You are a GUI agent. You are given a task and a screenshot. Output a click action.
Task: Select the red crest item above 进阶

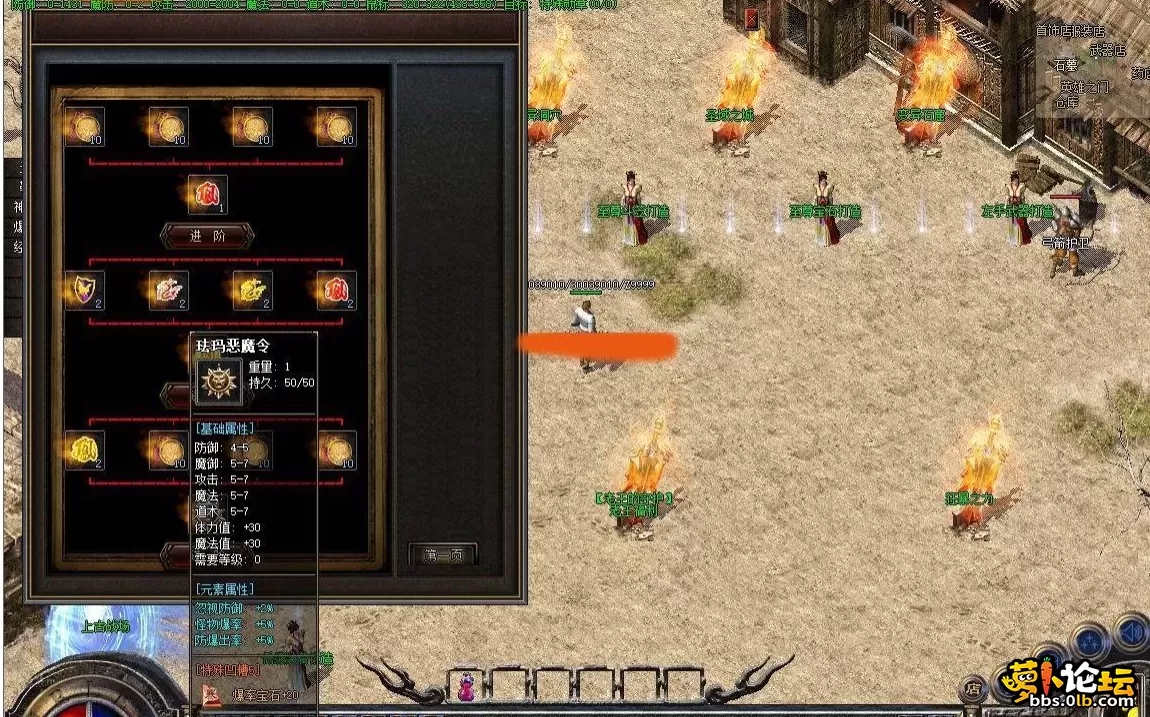[207, 195]
